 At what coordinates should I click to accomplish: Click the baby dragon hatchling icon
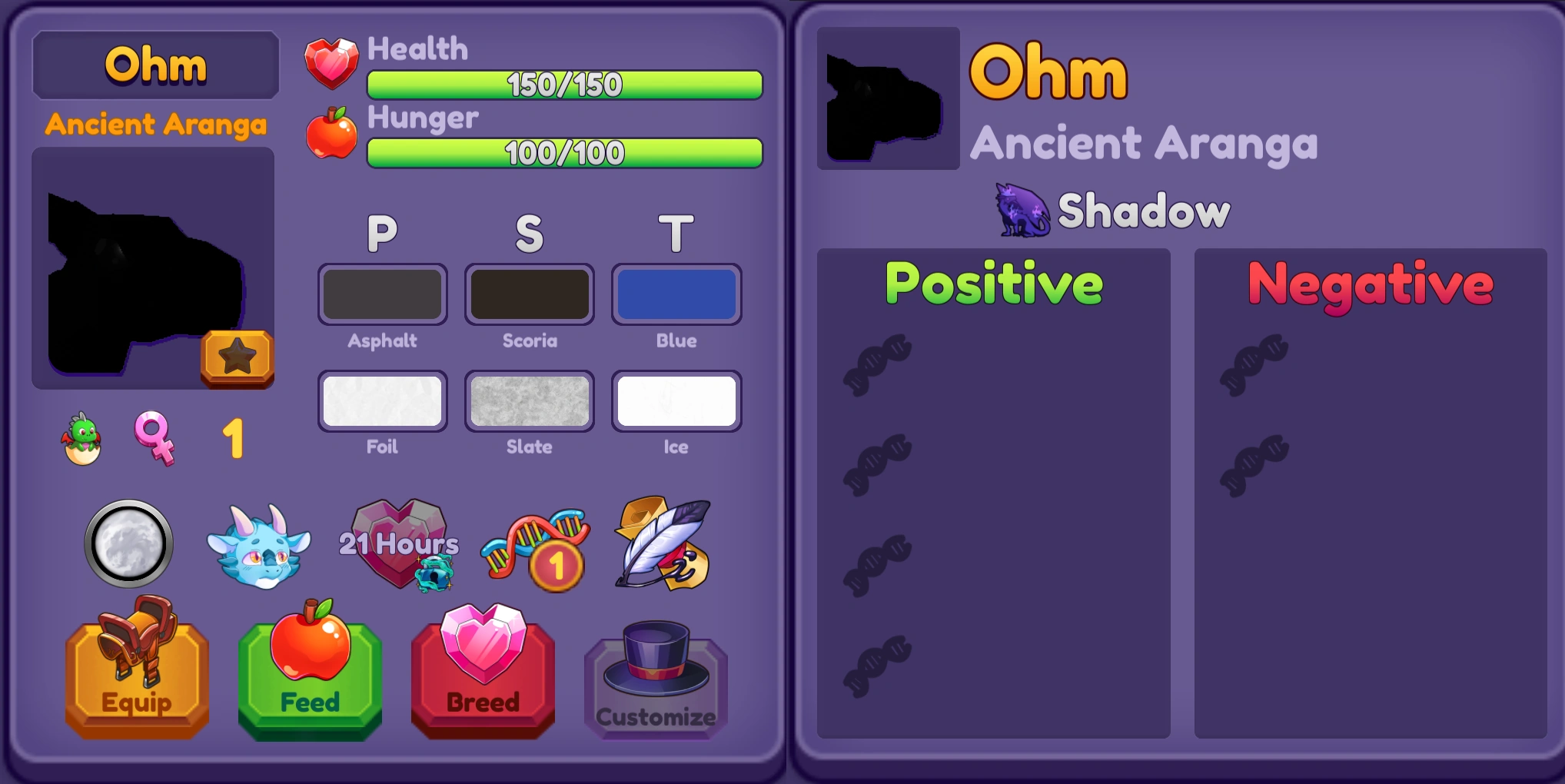pyautogui.click(x=79, y=438)
